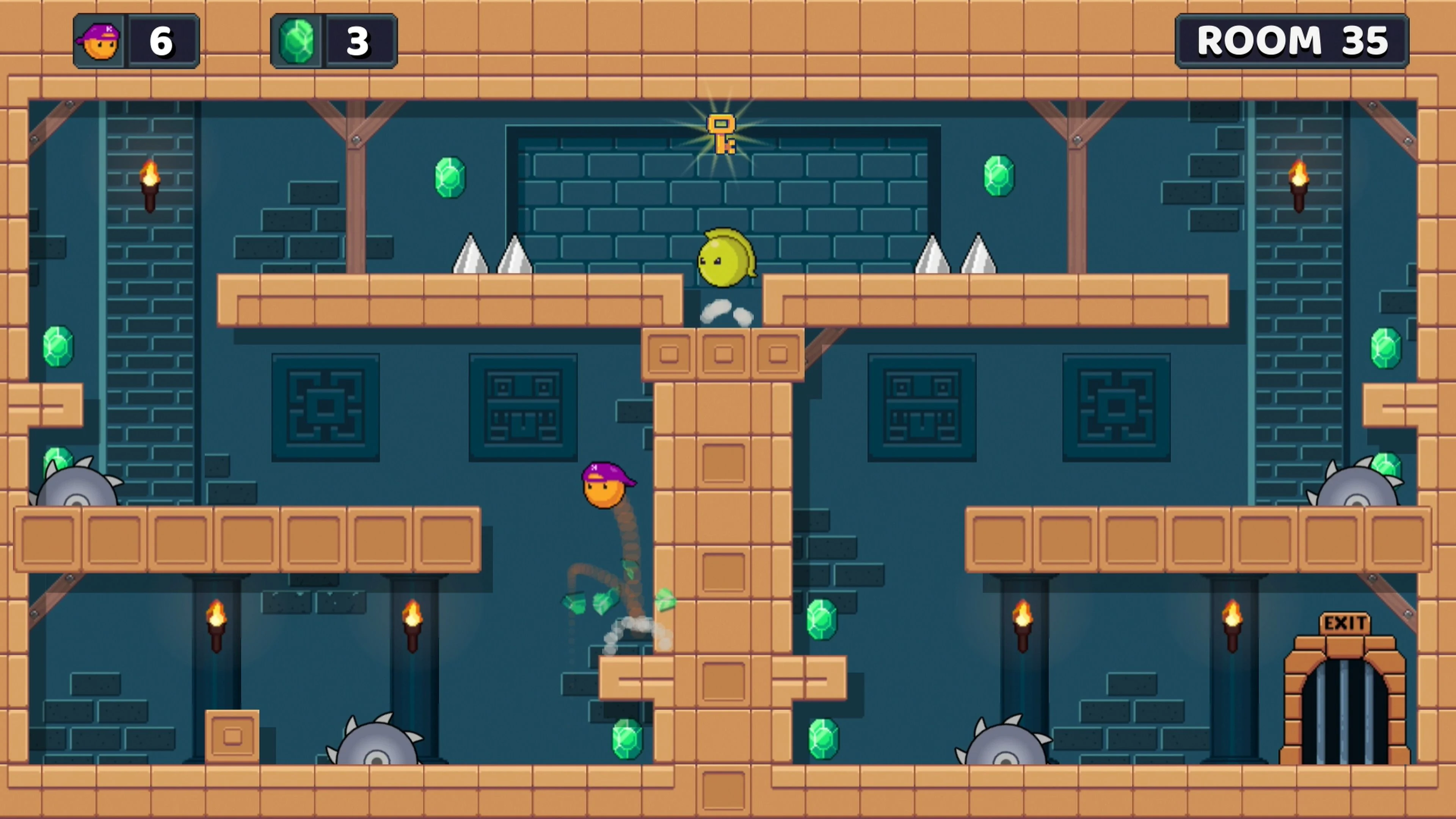Click the gem near the top left brick wall
Viewport: 1456px width, 819px height.
pos(449,178)
